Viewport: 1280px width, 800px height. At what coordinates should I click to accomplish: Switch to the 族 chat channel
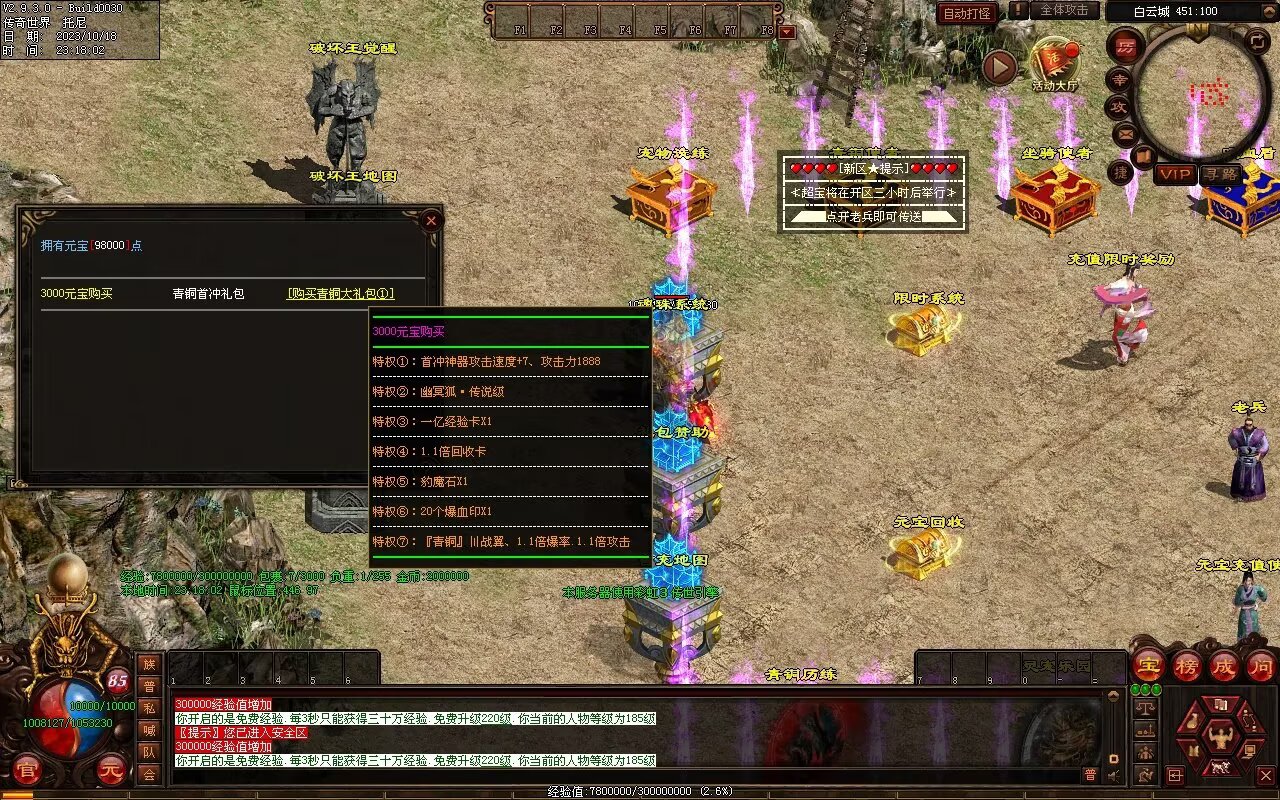click(x=149, y=663)
